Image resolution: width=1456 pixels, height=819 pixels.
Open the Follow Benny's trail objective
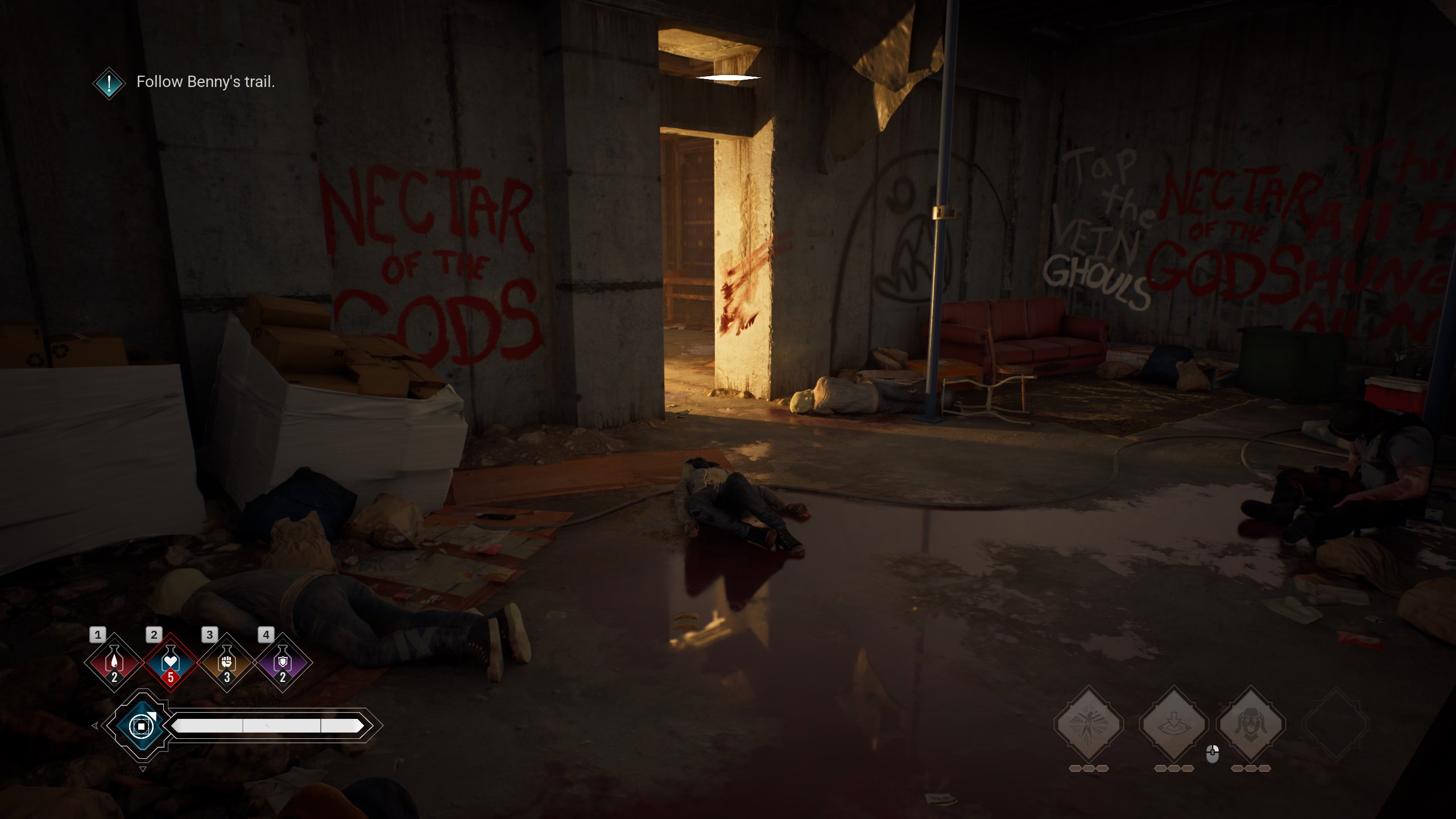pos(205,82)
